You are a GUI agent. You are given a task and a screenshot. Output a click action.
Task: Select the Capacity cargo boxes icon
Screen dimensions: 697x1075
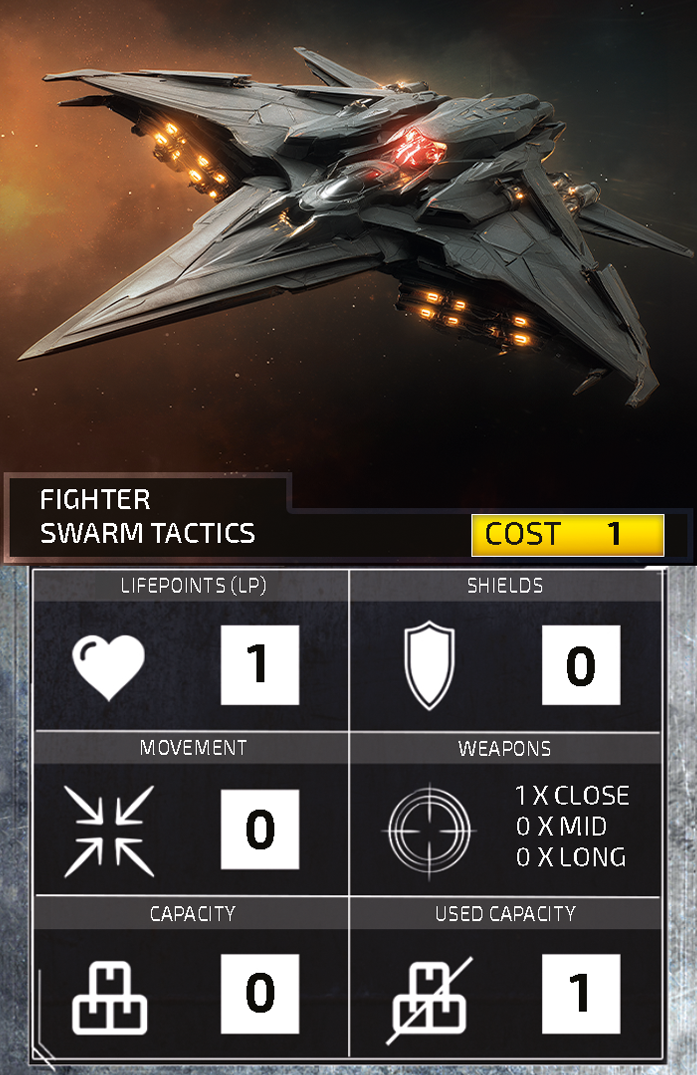coord(109,994)
